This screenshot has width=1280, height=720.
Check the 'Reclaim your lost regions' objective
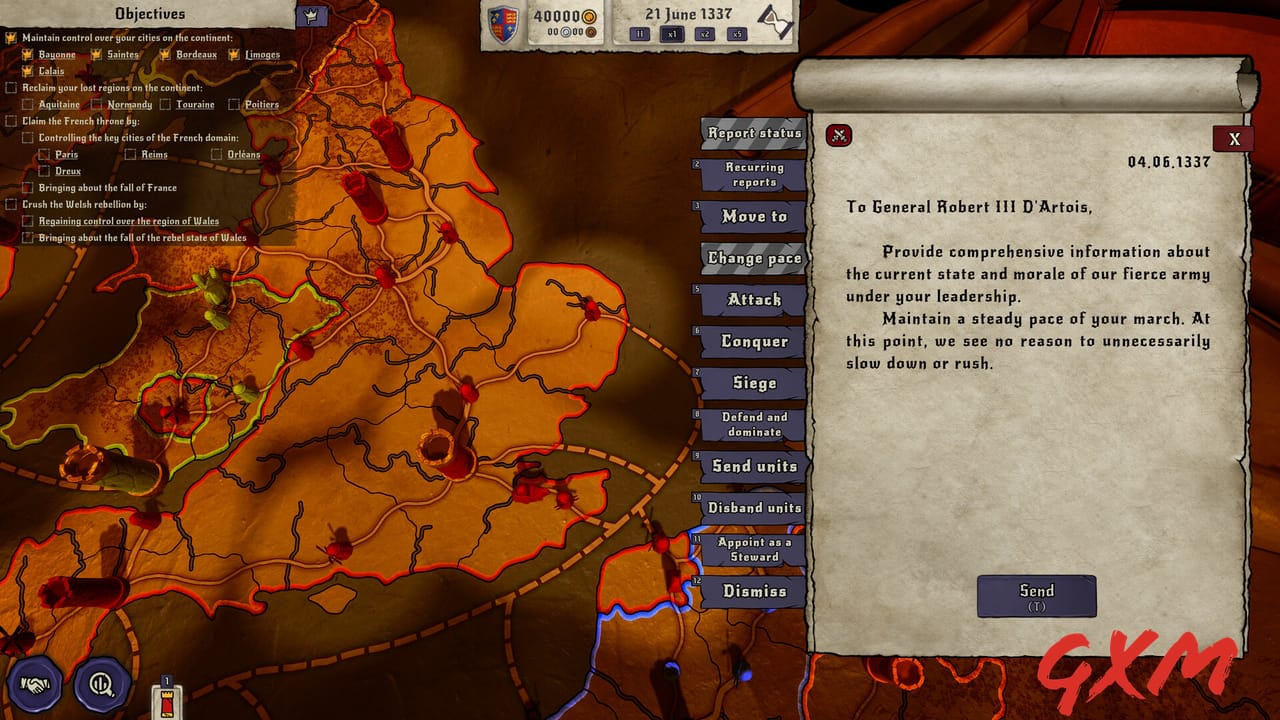[x=13, y=87]
